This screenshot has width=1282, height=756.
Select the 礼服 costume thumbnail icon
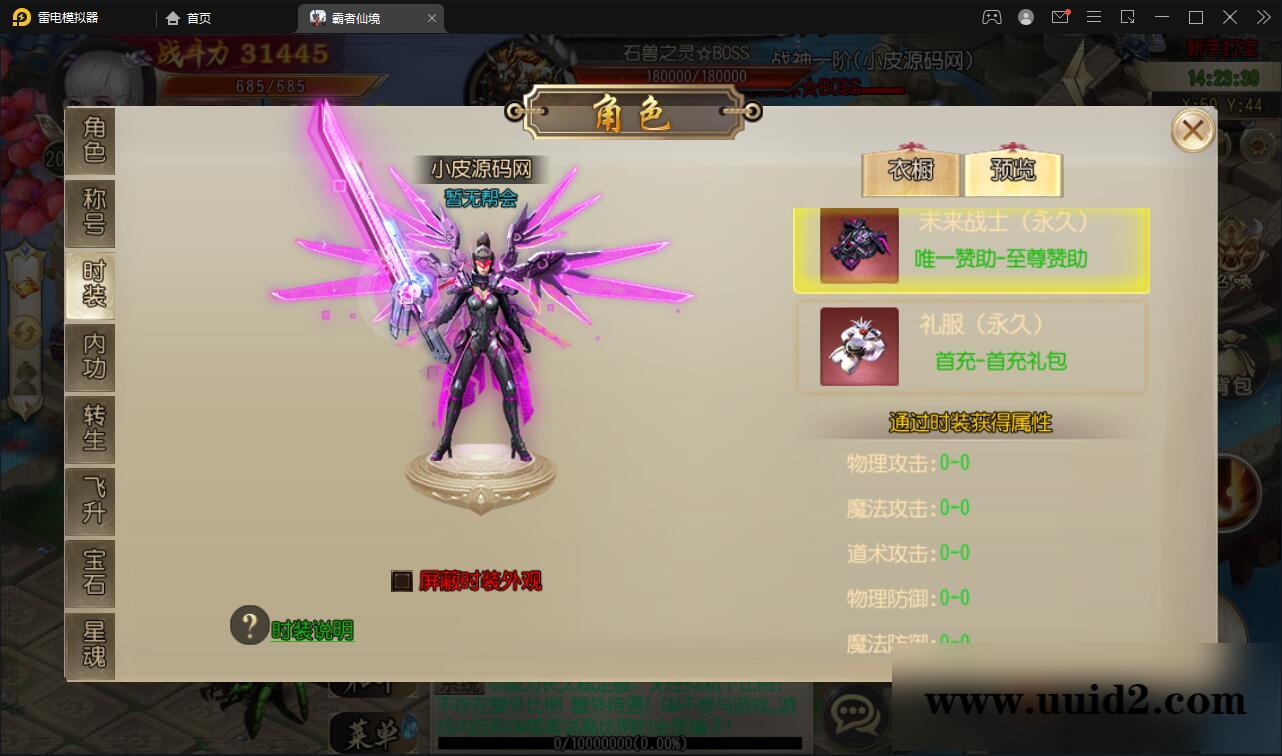(857, 346)
